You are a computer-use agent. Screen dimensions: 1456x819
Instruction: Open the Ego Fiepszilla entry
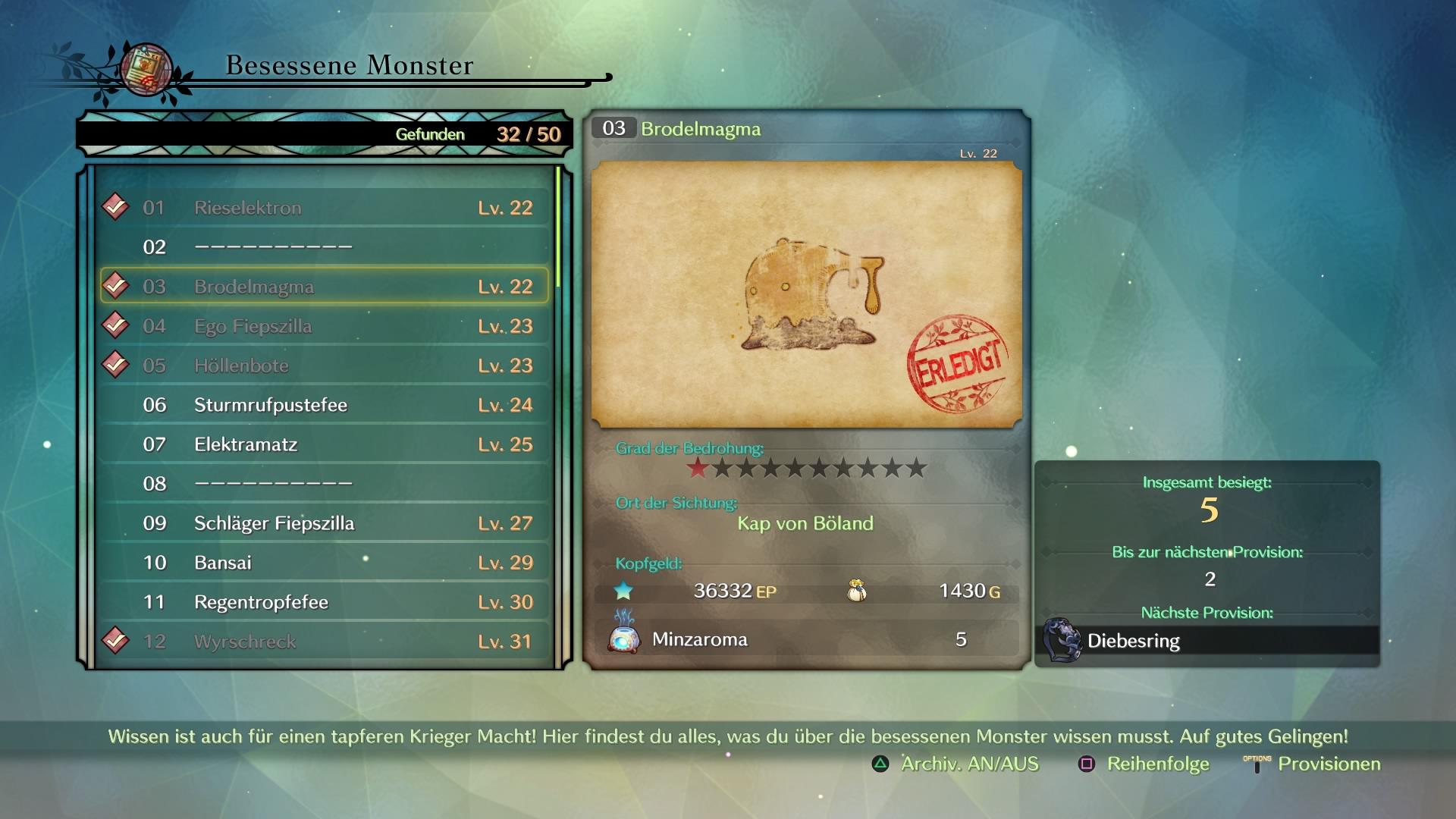coord(325,326)
